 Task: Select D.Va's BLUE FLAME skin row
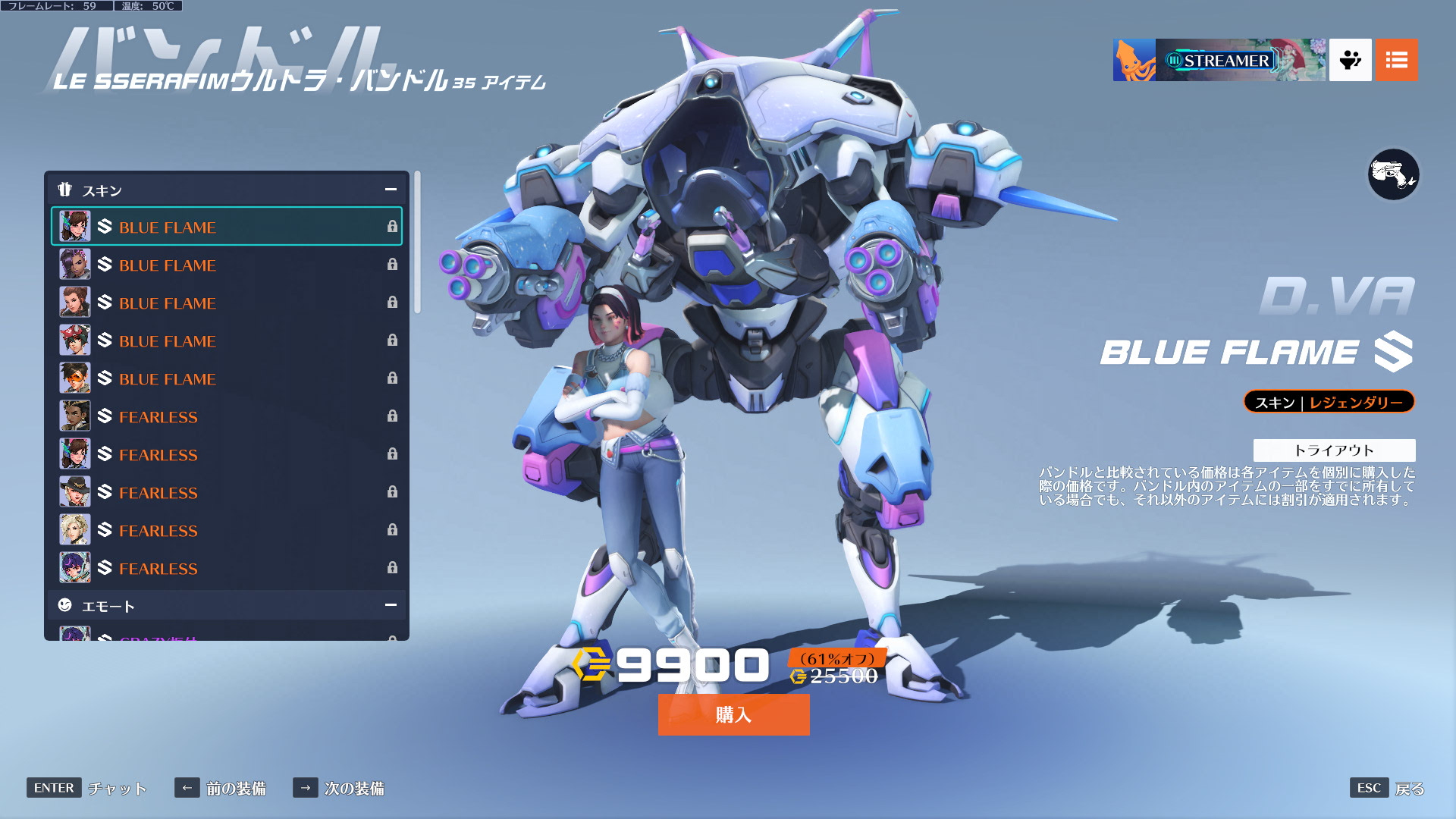click(227, 227)
